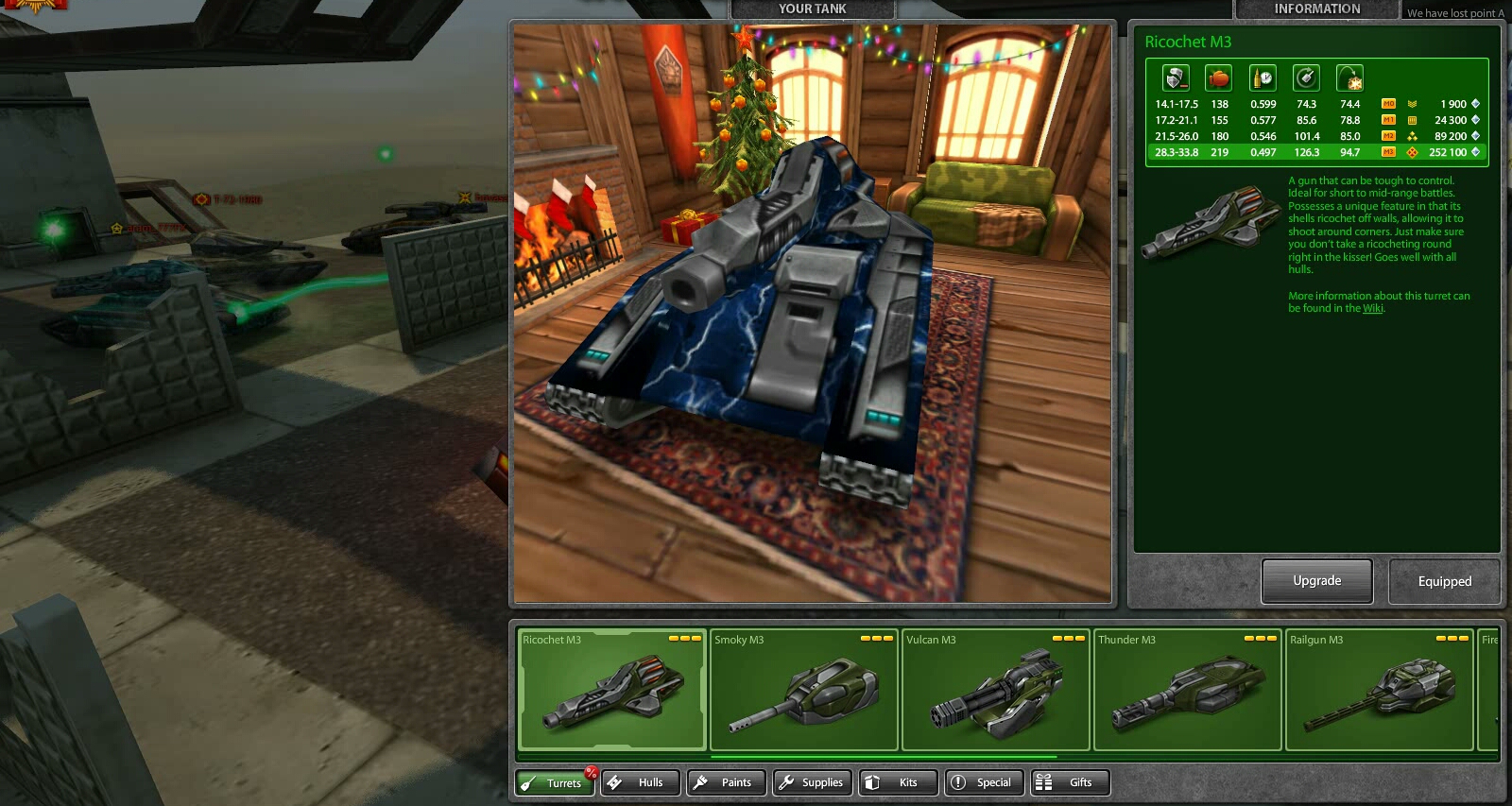The height and width of the screenshot is (806, 1512).
Task: Open the Supplies tab
Action: [813, 782]
